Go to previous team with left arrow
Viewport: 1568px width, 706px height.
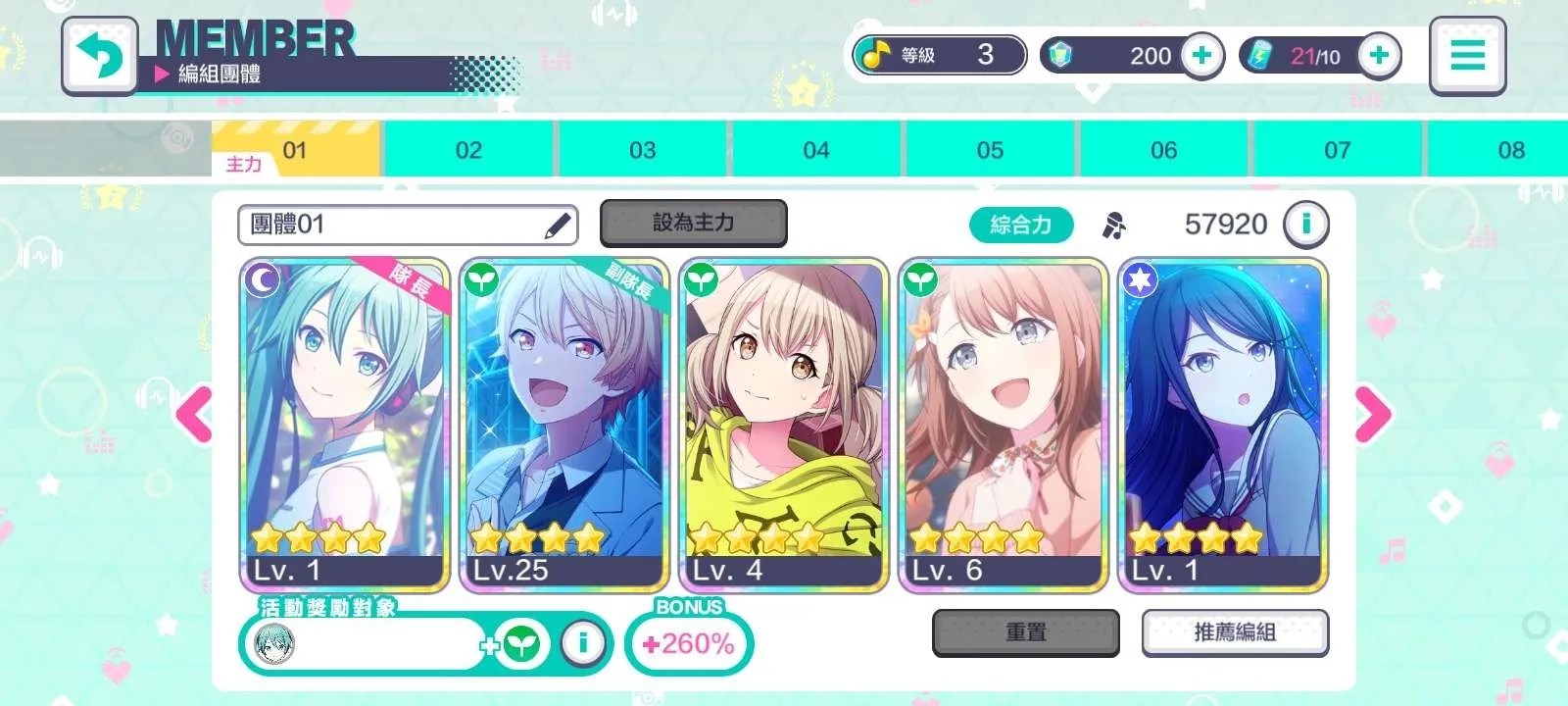195,414
